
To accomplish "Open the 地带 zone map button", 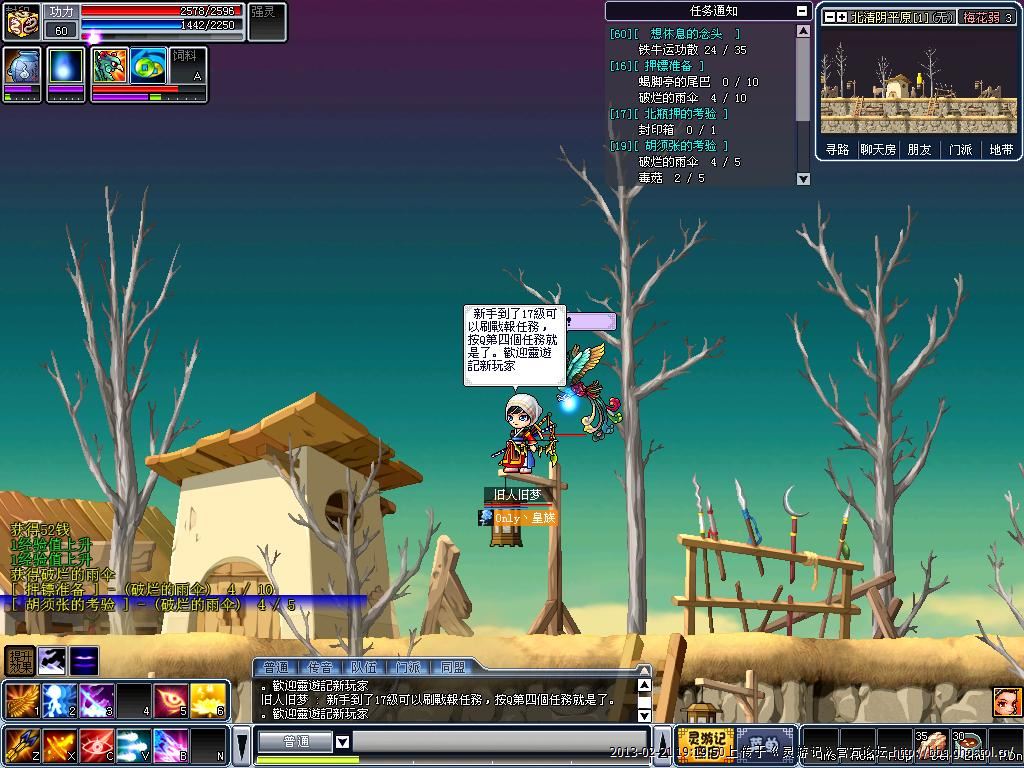I will coord(1000,149).
